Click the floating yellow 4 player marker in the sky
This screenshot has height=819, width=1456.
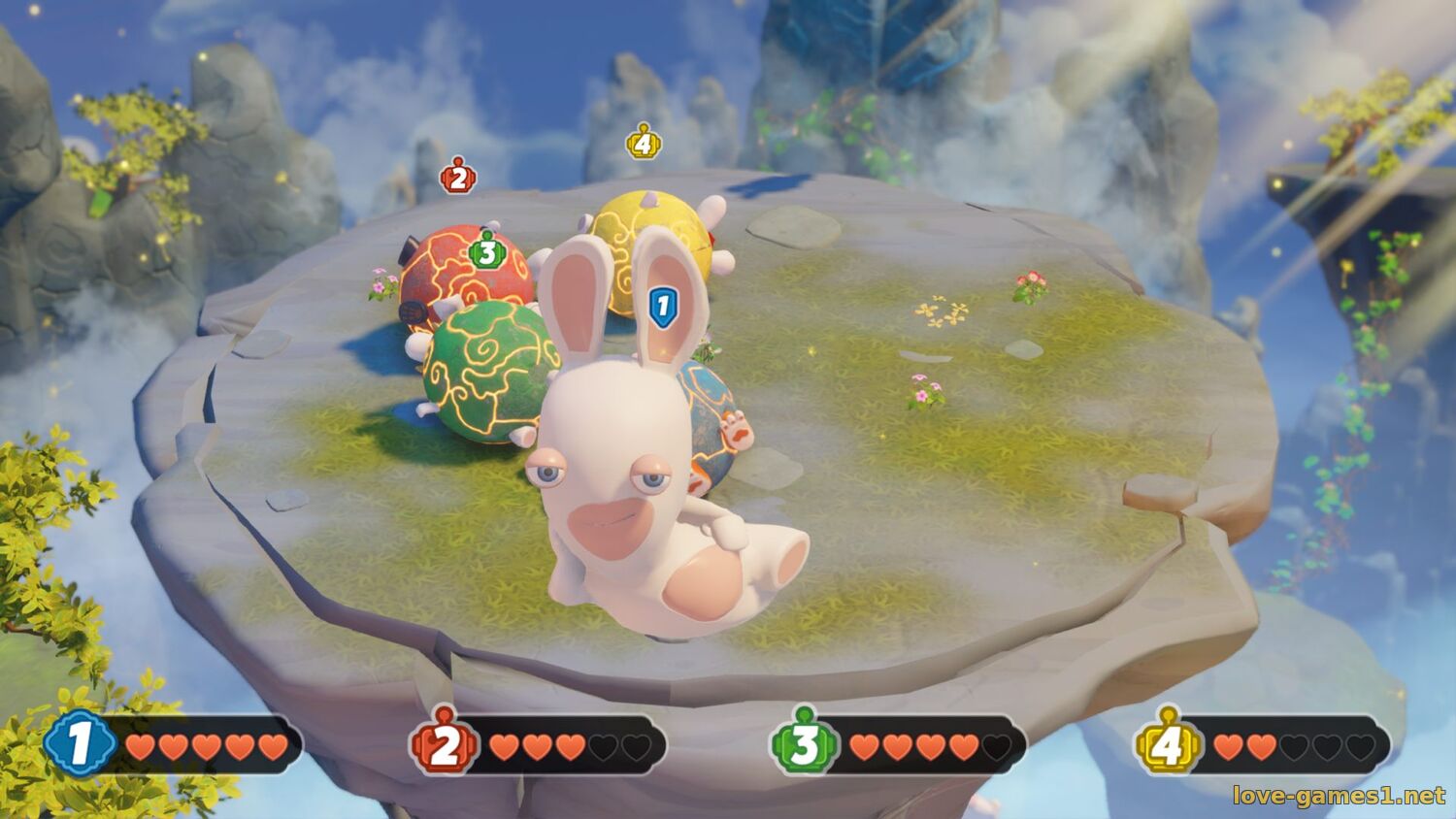(643, 144)
